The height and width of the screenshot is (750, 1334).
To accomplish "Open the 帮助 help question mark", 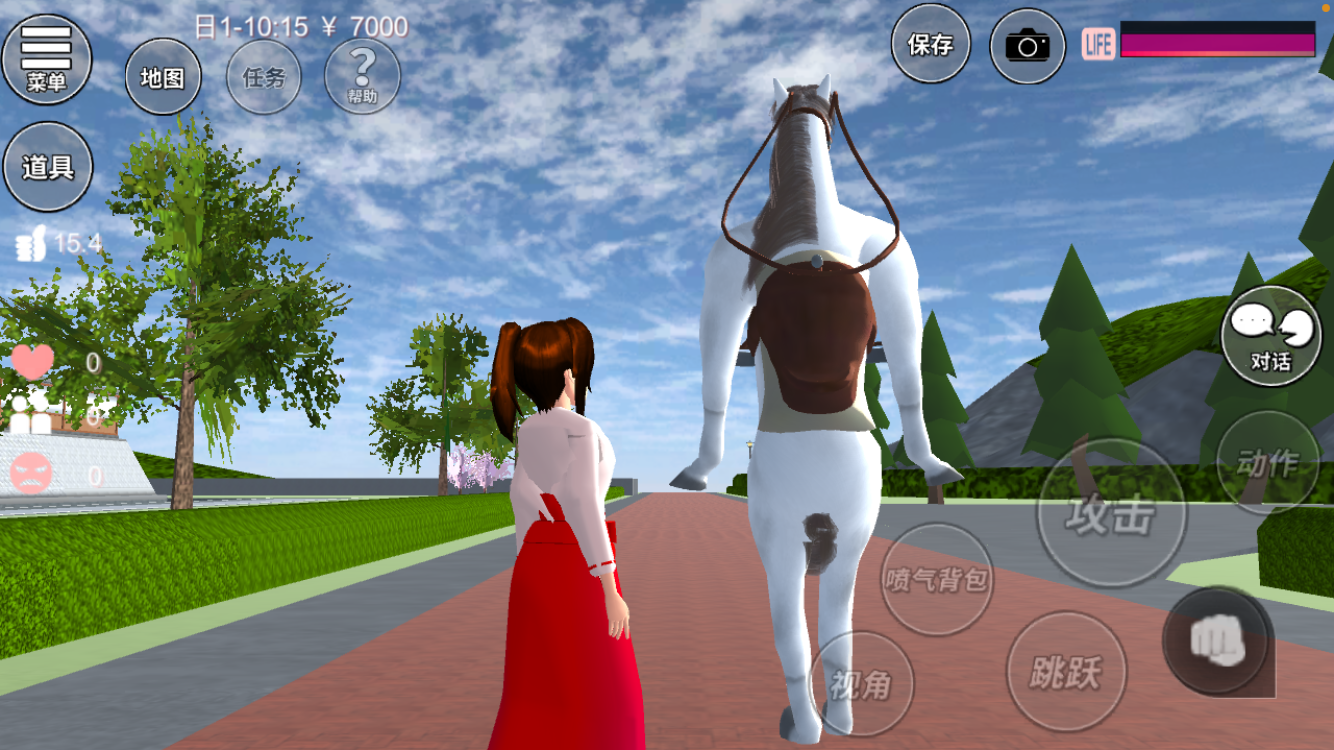I will point(362,76).
